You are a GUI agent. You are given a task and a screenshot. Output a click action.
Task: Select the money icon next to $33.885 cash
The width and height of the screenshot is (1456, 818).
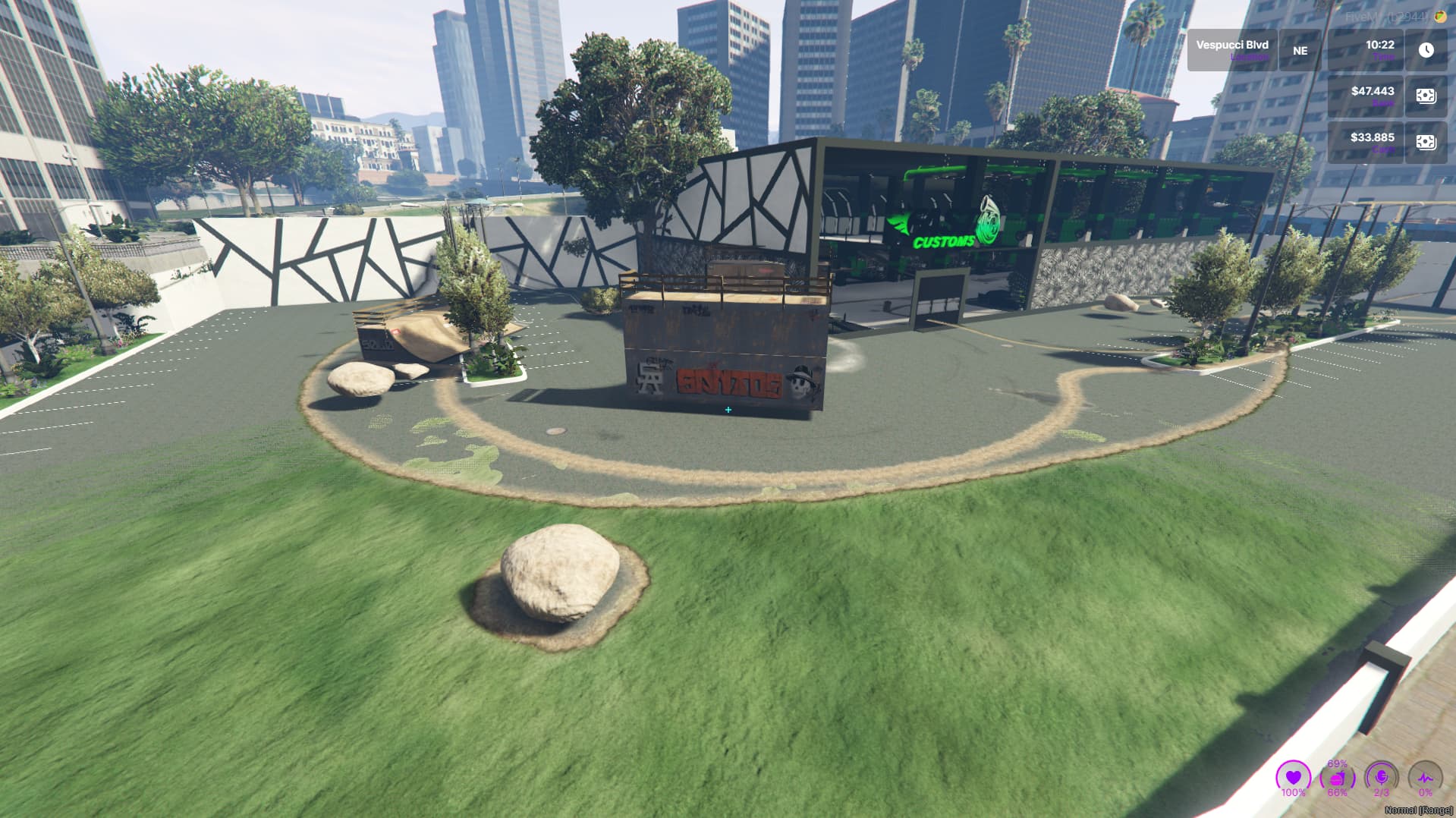[1426, 143]
